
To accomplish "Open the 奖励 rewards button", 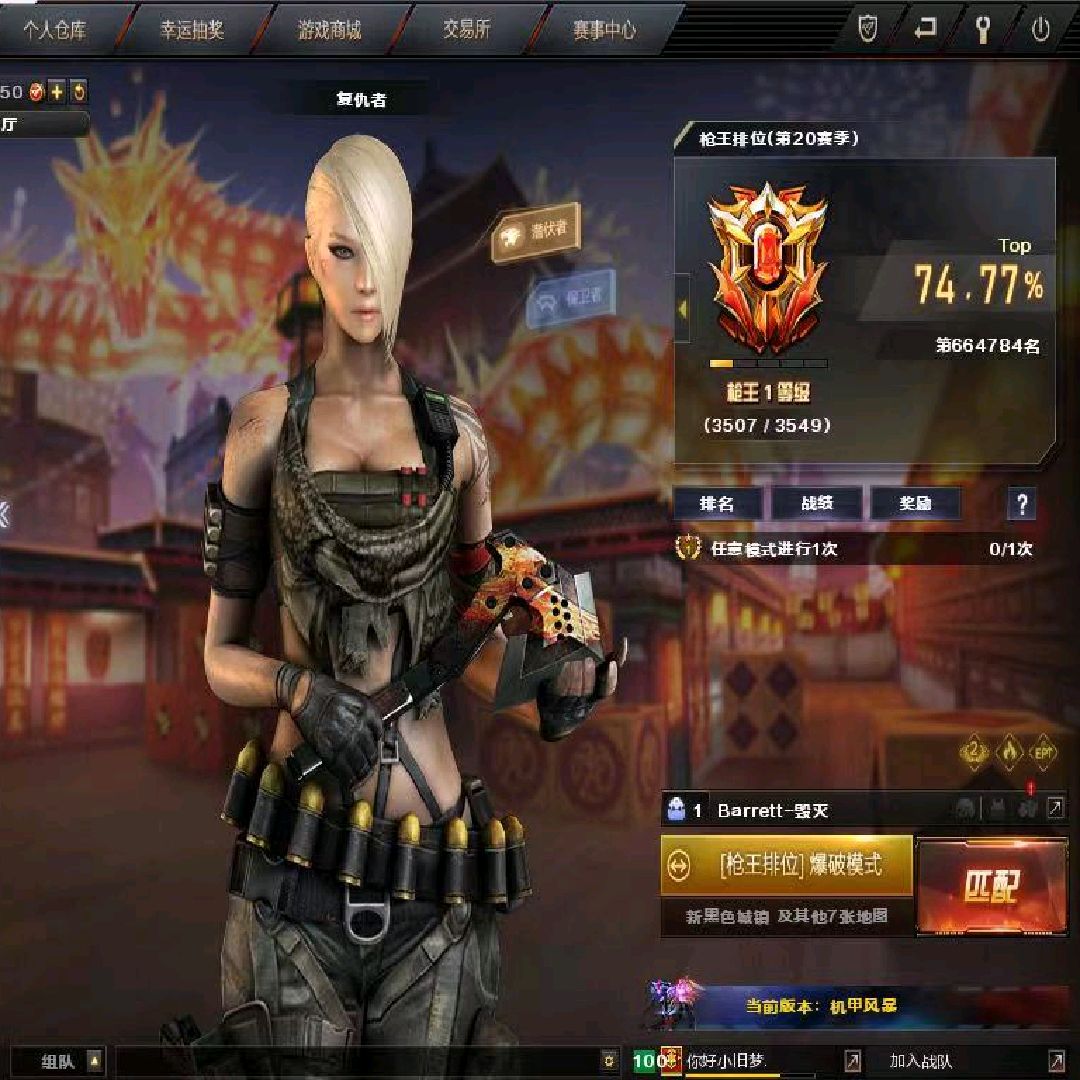I will (915, 504).
